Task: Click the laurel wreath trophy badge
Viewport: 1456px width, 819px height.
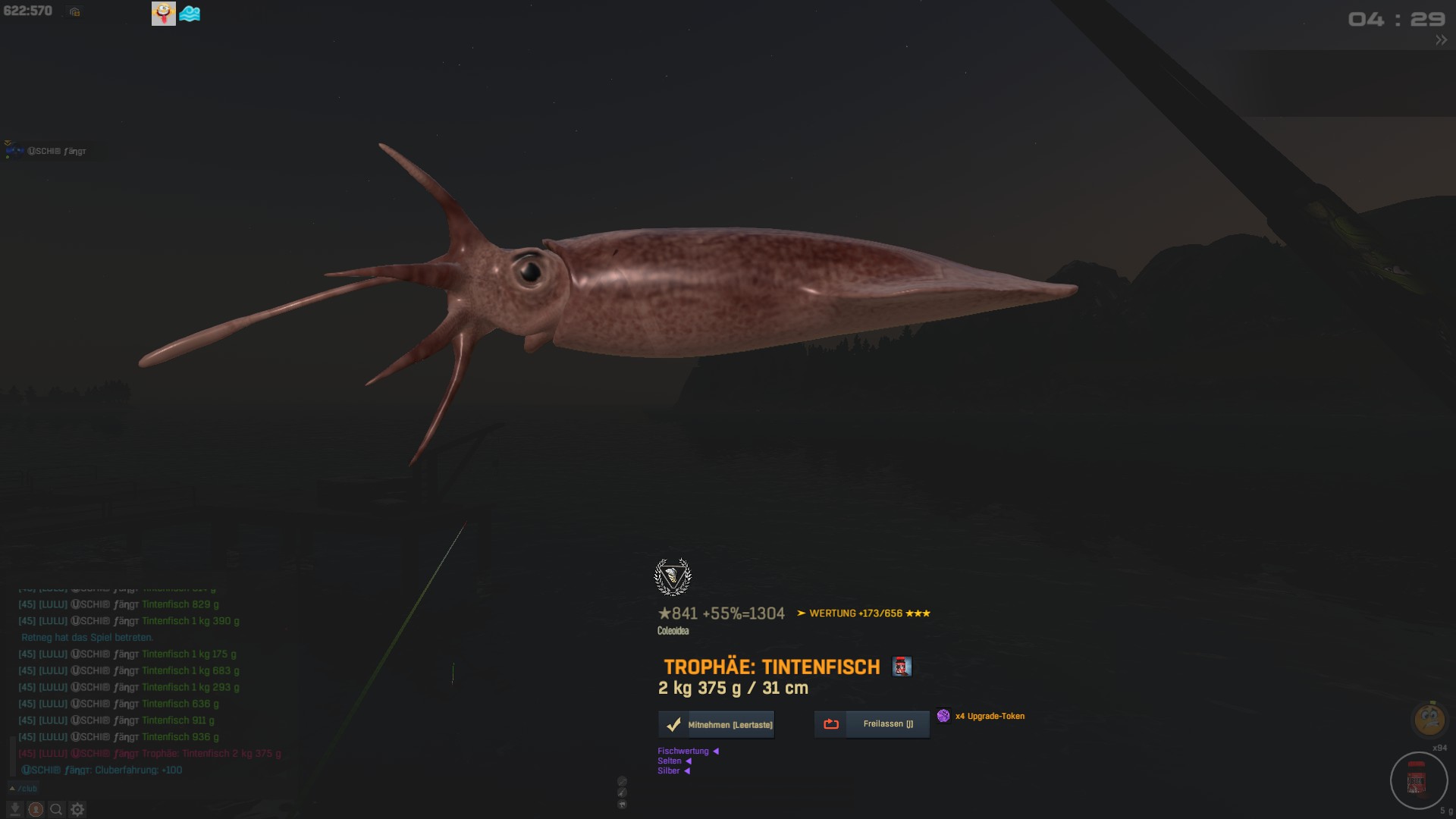Action: pyautogui.click(x=673, y=577)
